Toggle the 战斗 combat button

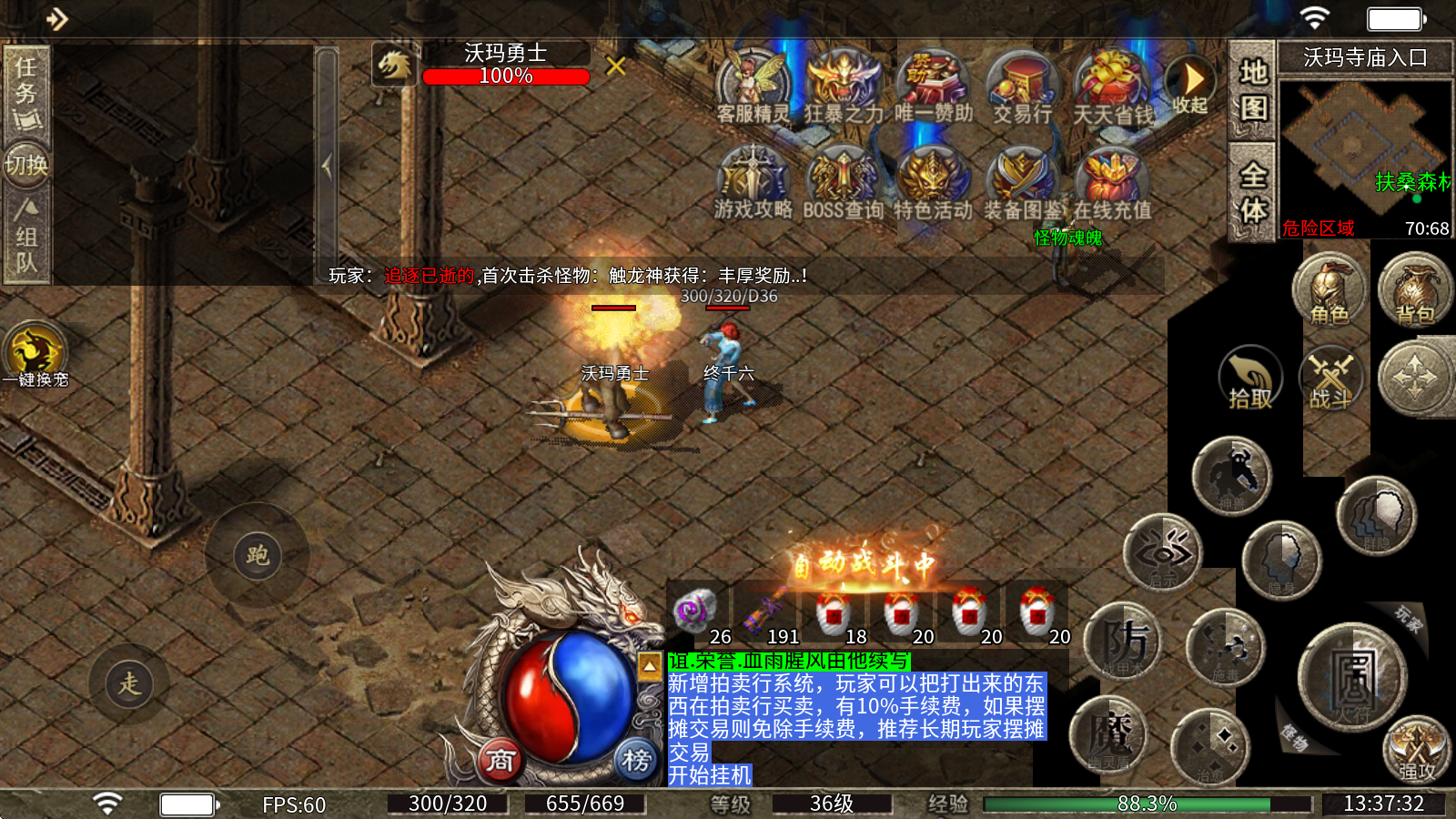click(1331, 378)
